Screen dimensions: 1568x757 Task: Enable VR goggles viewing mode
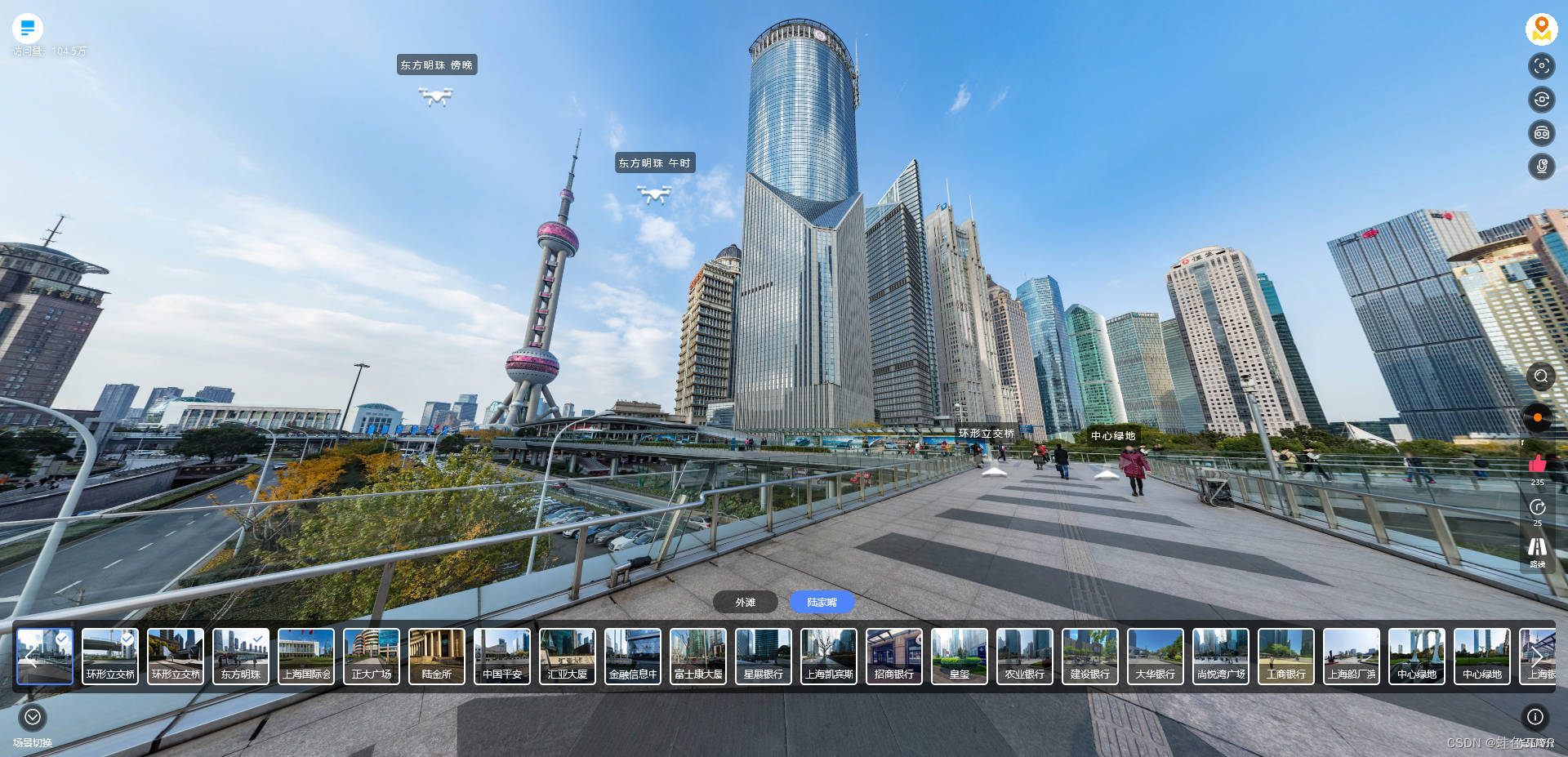tap(1541, 133)
